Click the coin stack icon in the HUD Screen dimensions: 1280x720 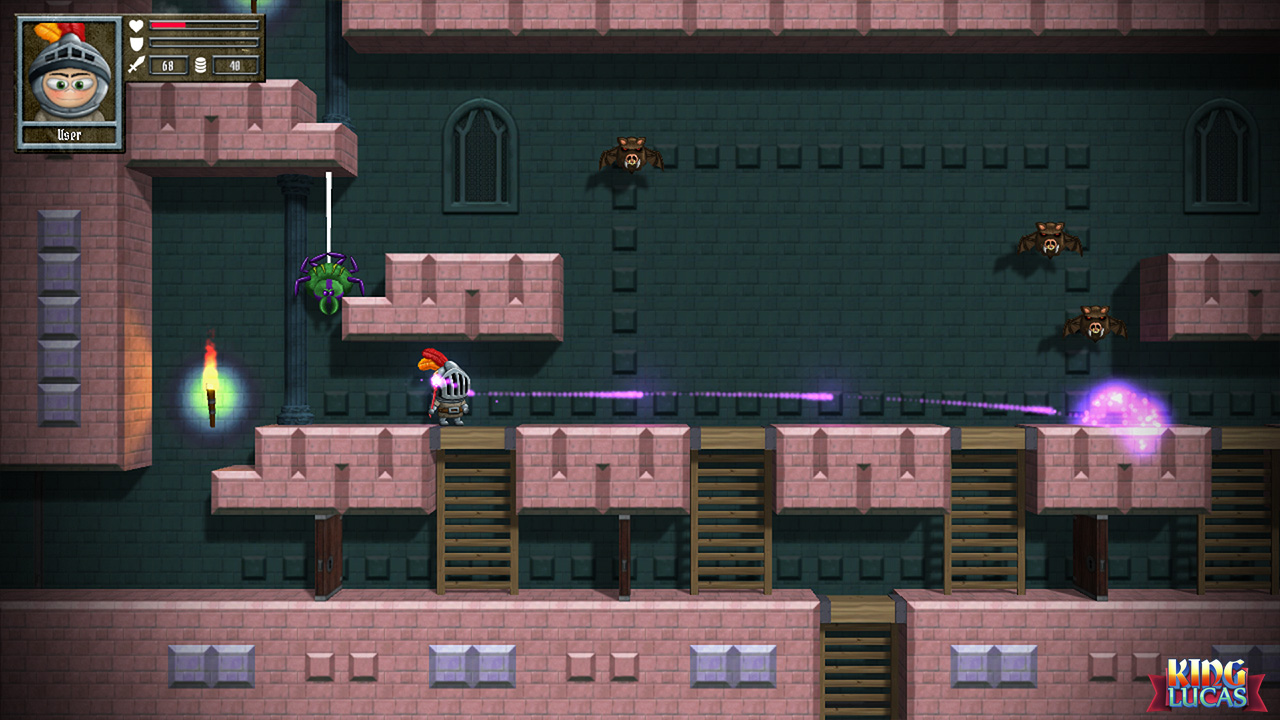click(200, 65)
